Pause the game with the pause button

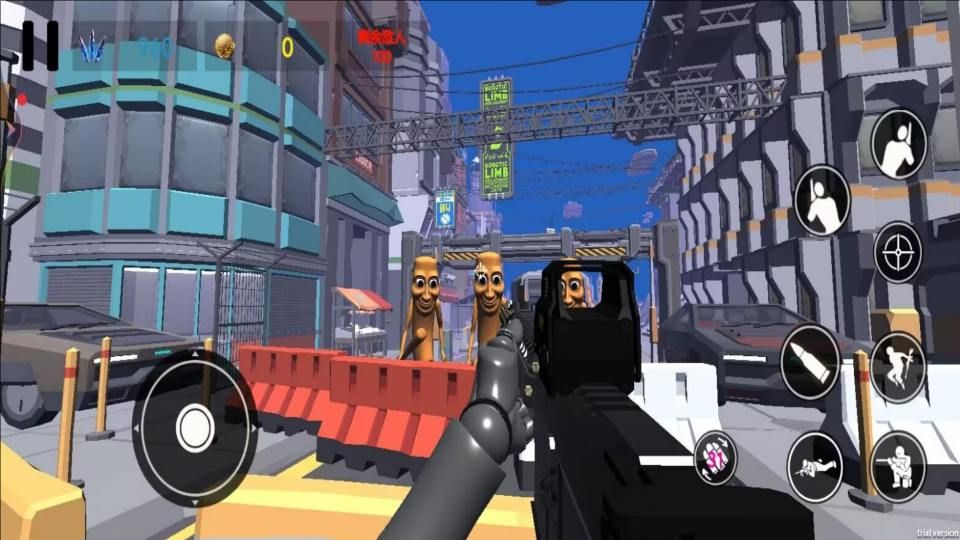[40, 46]
